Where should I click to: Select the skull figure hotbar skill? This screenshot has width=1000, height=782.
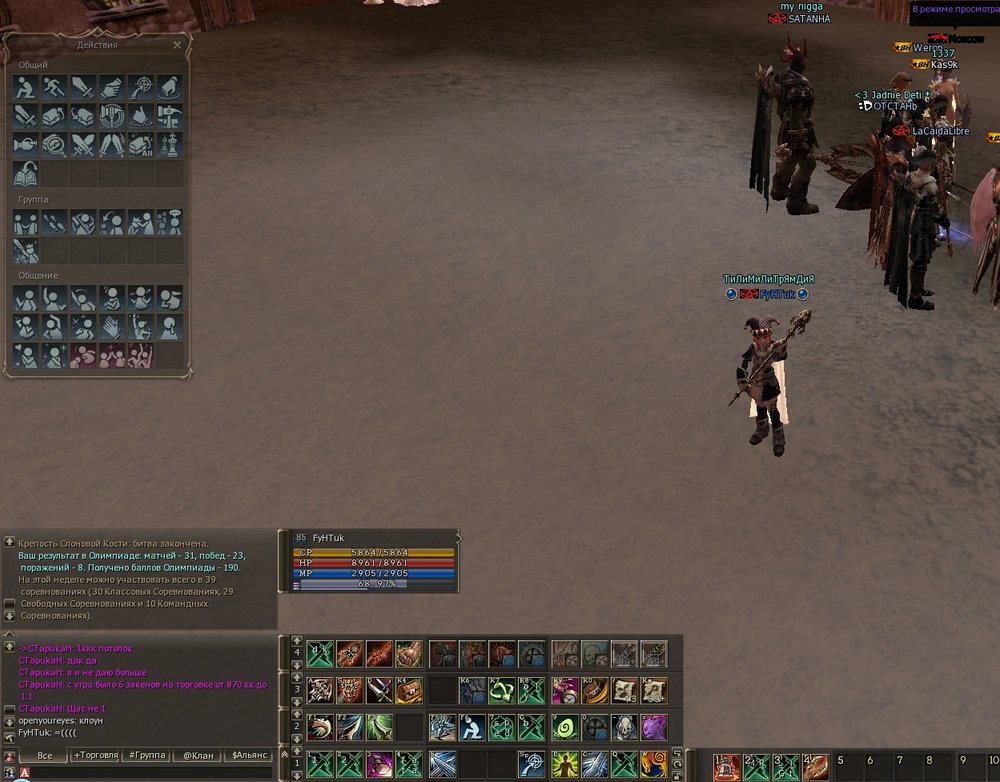pyautogui.click(x=625, y=727)
